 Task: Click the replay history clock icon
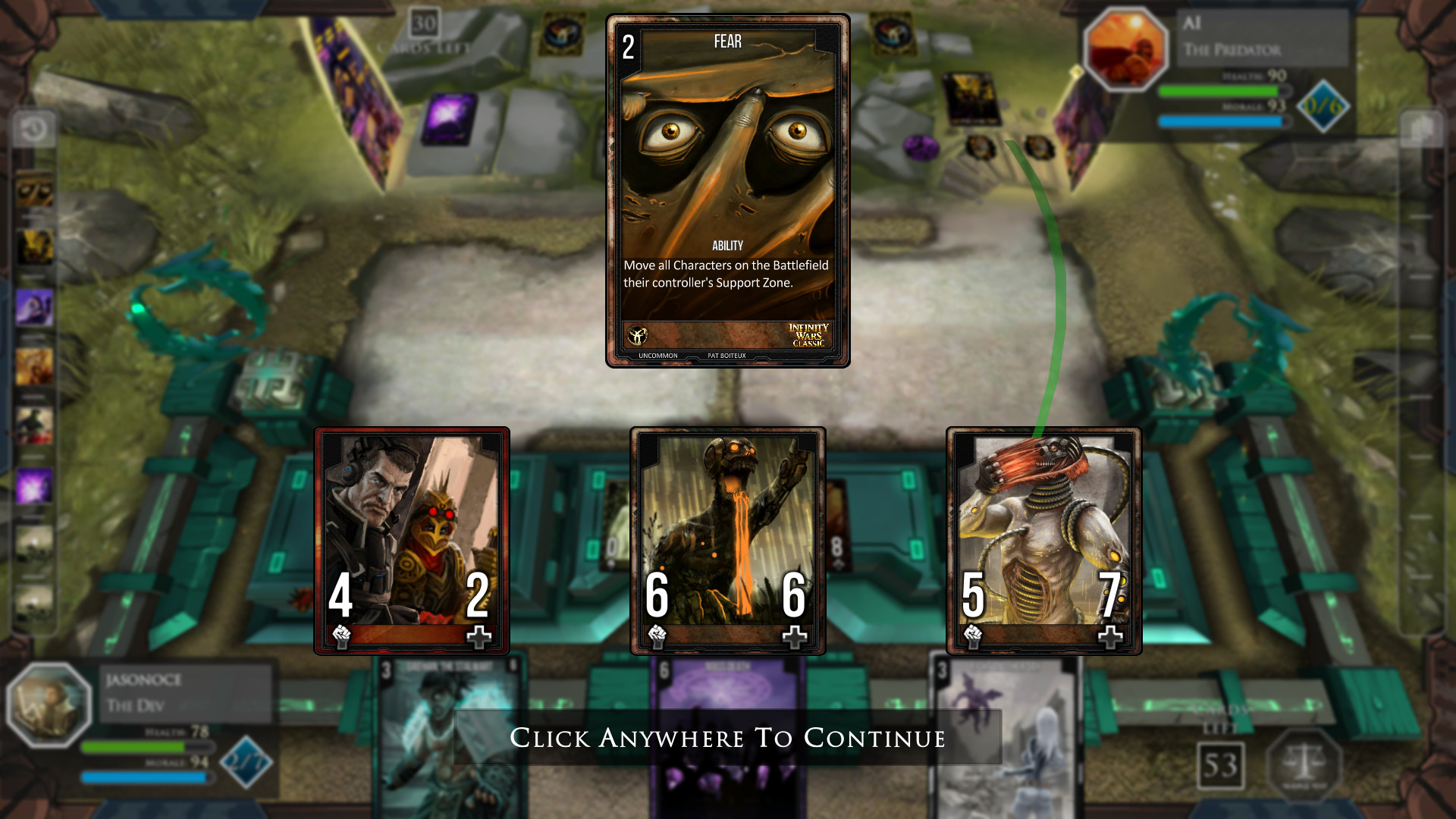point(33,128)
